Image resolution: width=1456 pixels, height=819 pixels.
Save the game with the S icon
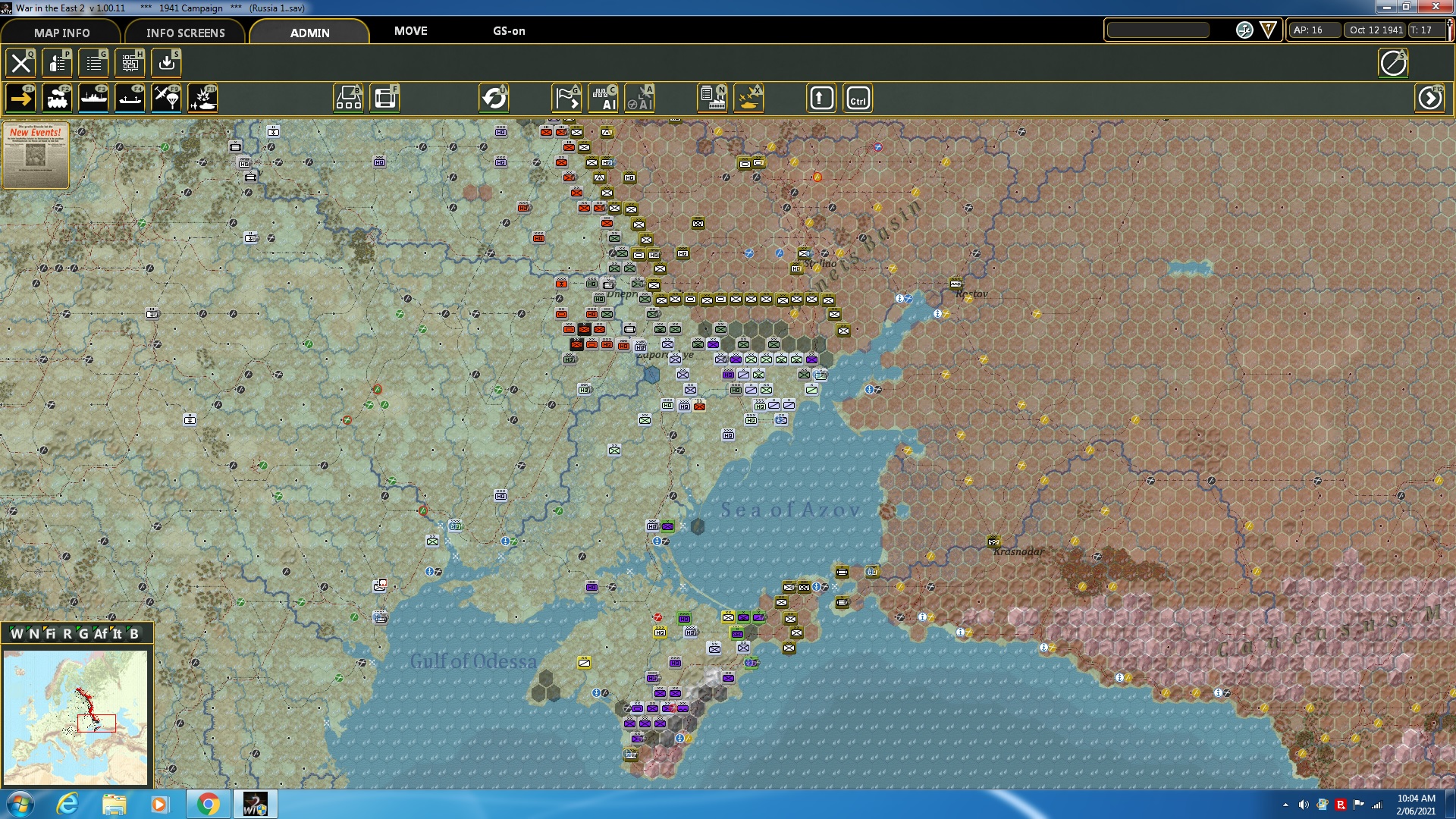point(166,62)
